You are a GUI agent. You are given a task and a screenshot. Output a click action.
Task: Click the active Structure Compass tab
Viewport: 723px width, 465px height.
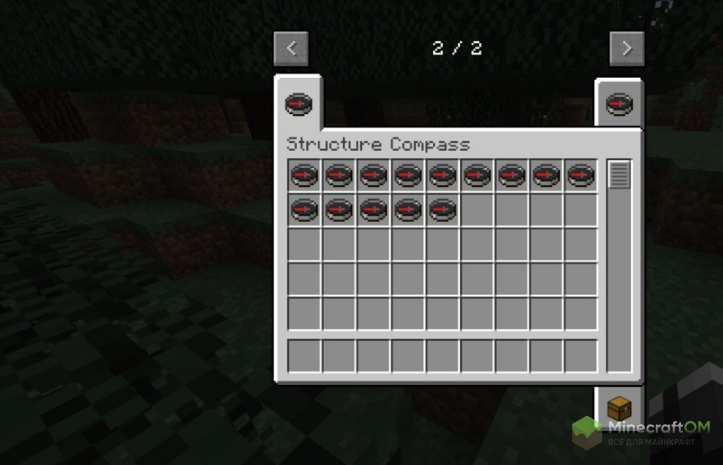pos(298,102)
